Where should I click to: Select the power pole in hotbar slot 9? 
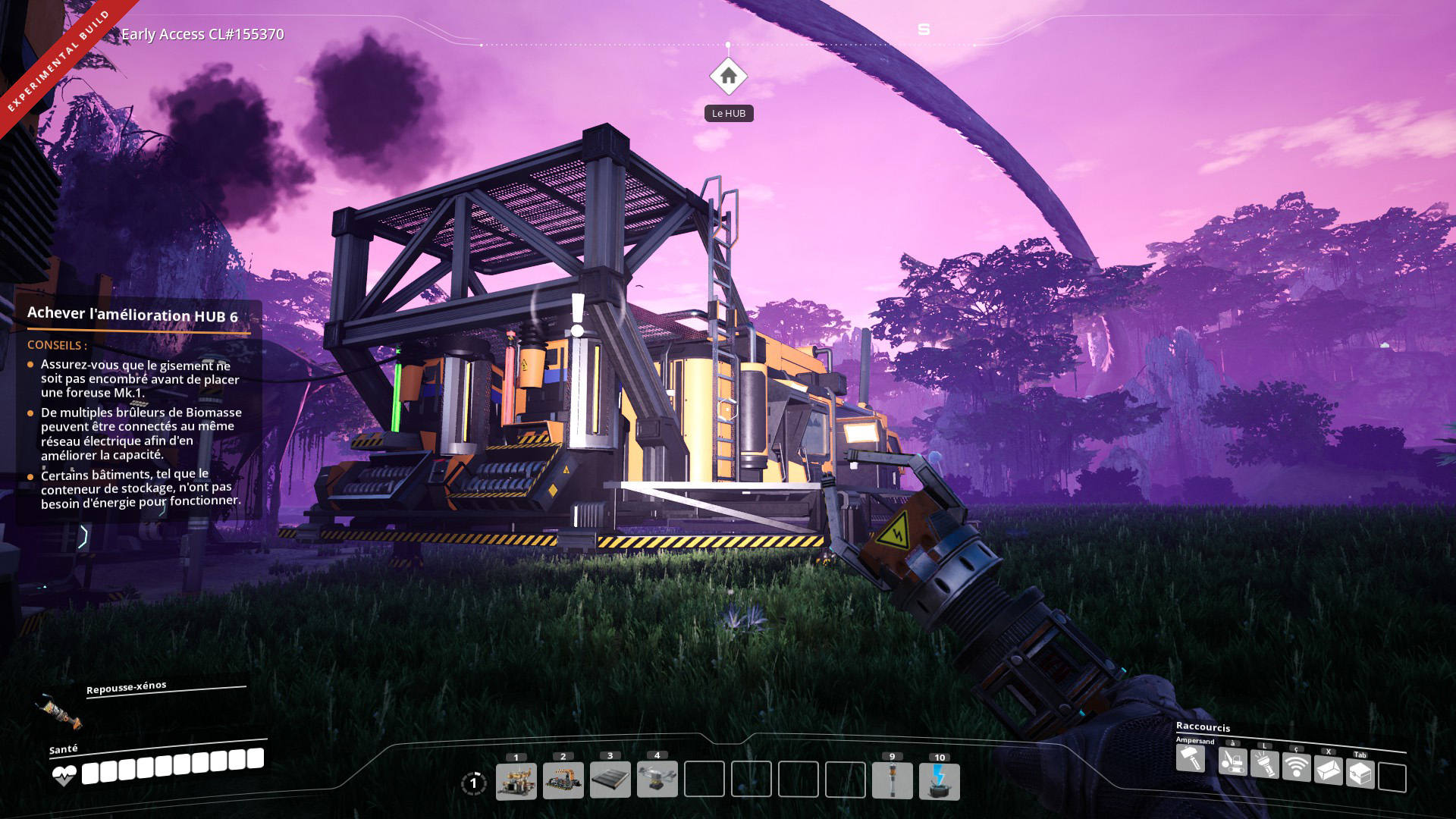coord(893,781)
